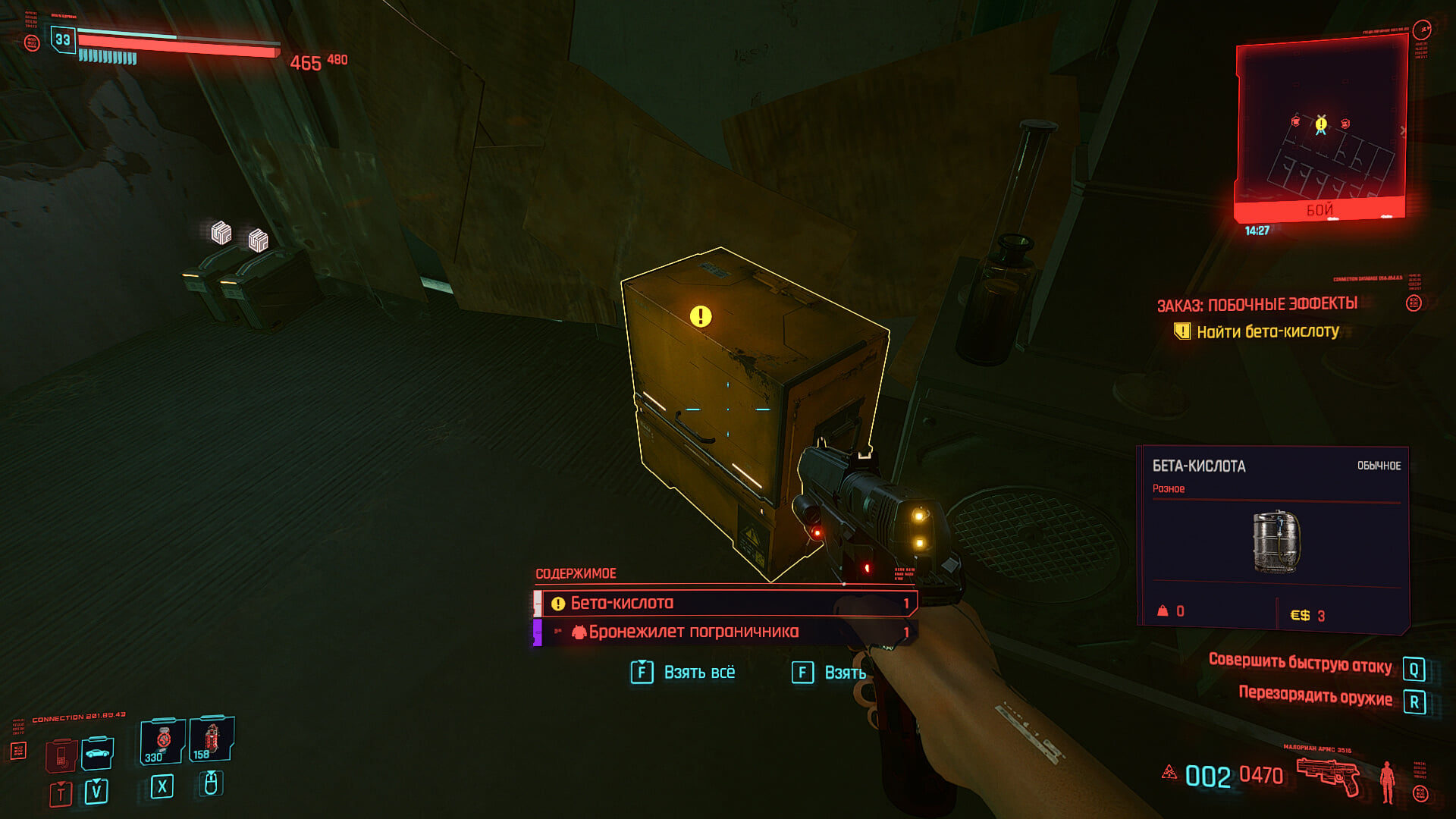1456x819 pixels.
Task: Click the yellow quest marker on minimap
Action: [1321, 122]
